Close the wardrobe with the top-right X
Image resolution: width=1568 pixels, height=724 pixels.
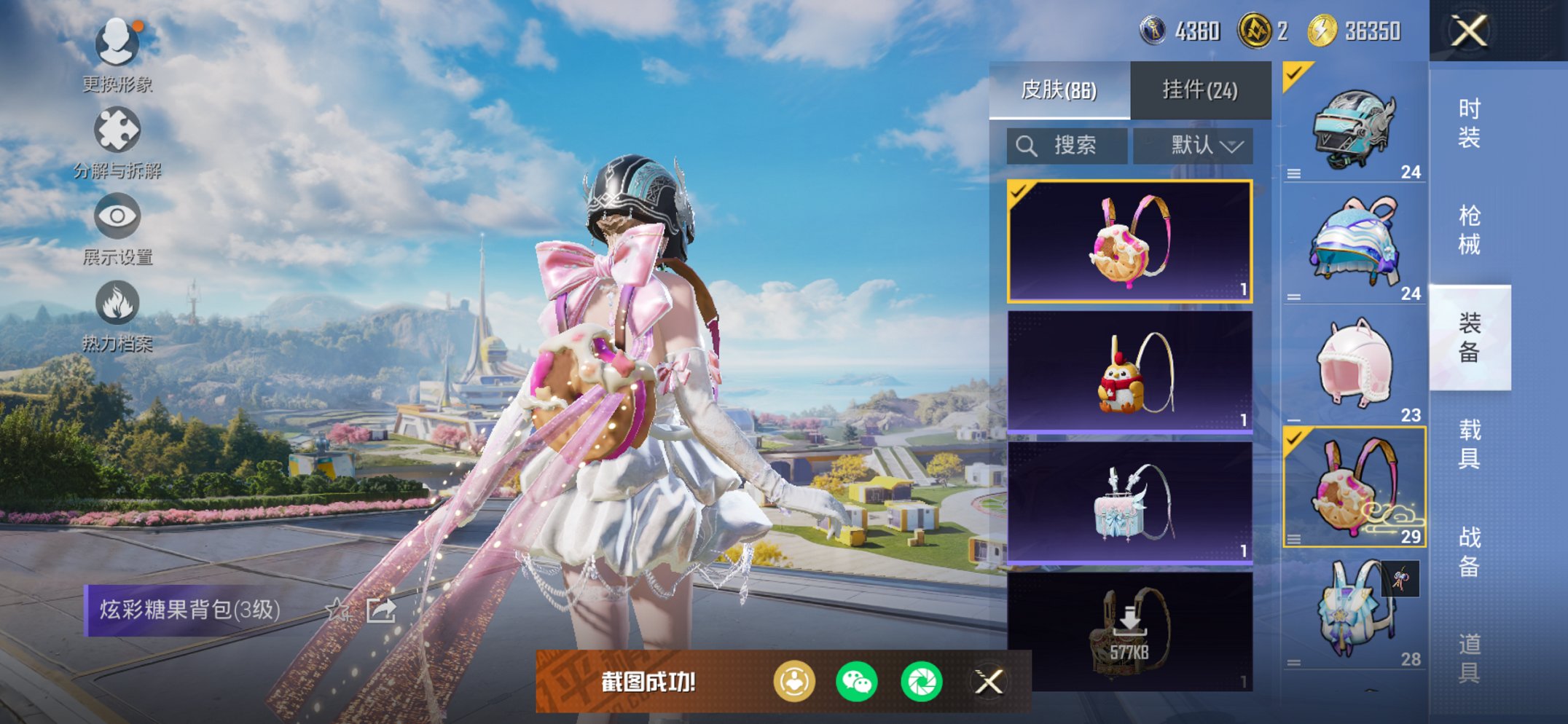[x=1469, y=31]
